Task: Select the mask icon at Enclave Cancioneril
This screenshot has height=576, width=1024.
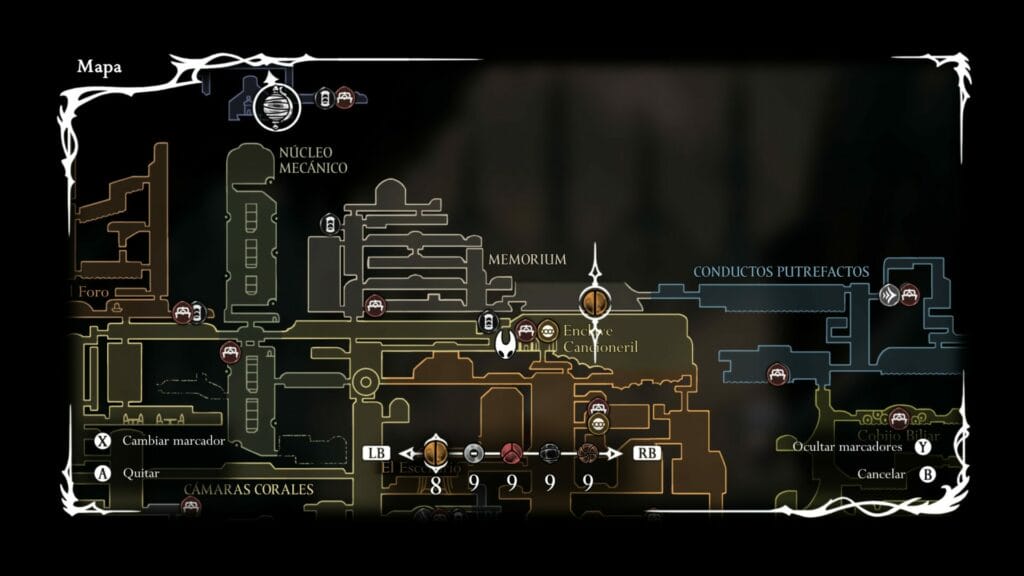Action: pos(547,331)
